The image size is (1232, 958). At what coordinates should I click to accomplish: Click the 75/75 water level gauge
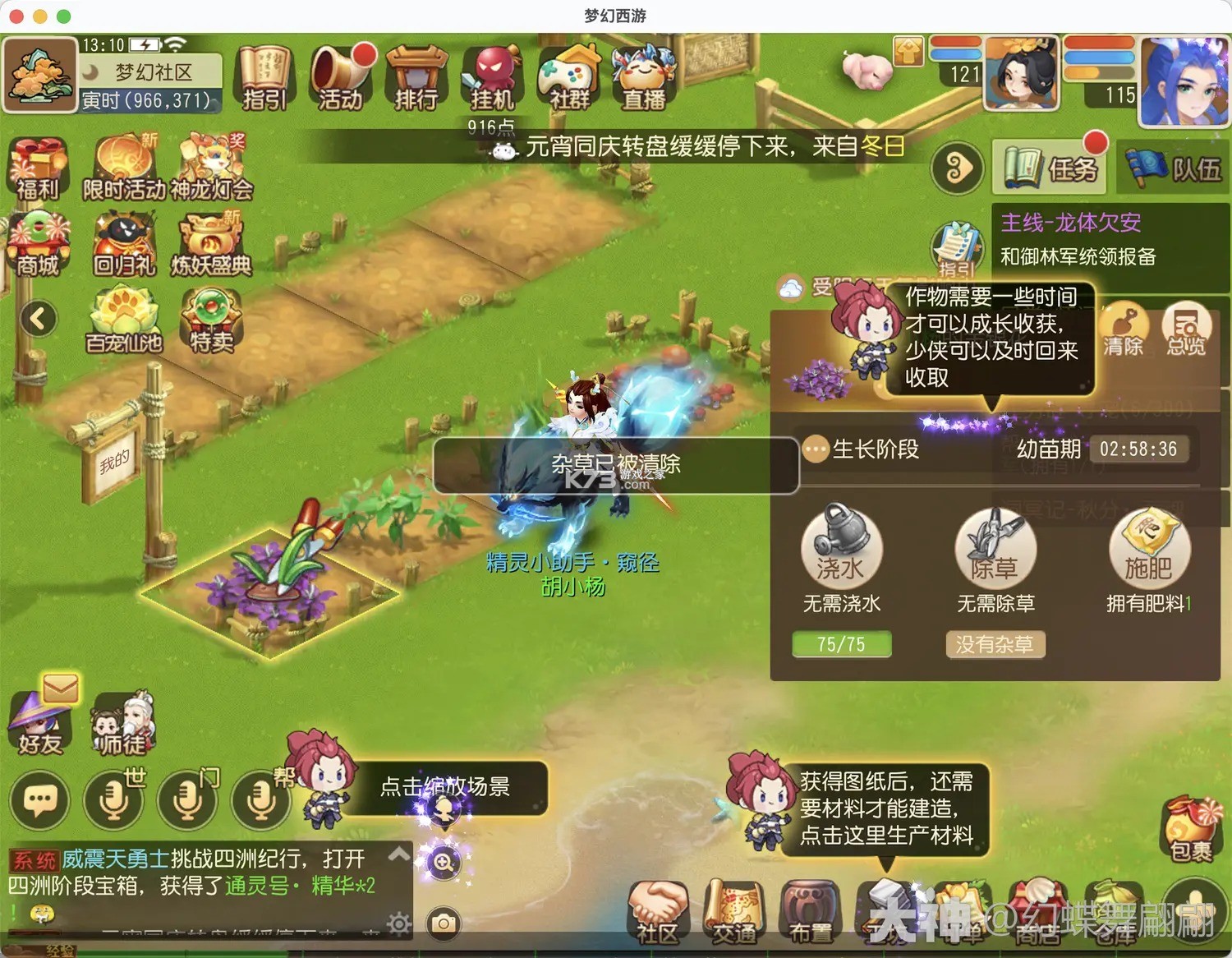click(x=839, y=644)
